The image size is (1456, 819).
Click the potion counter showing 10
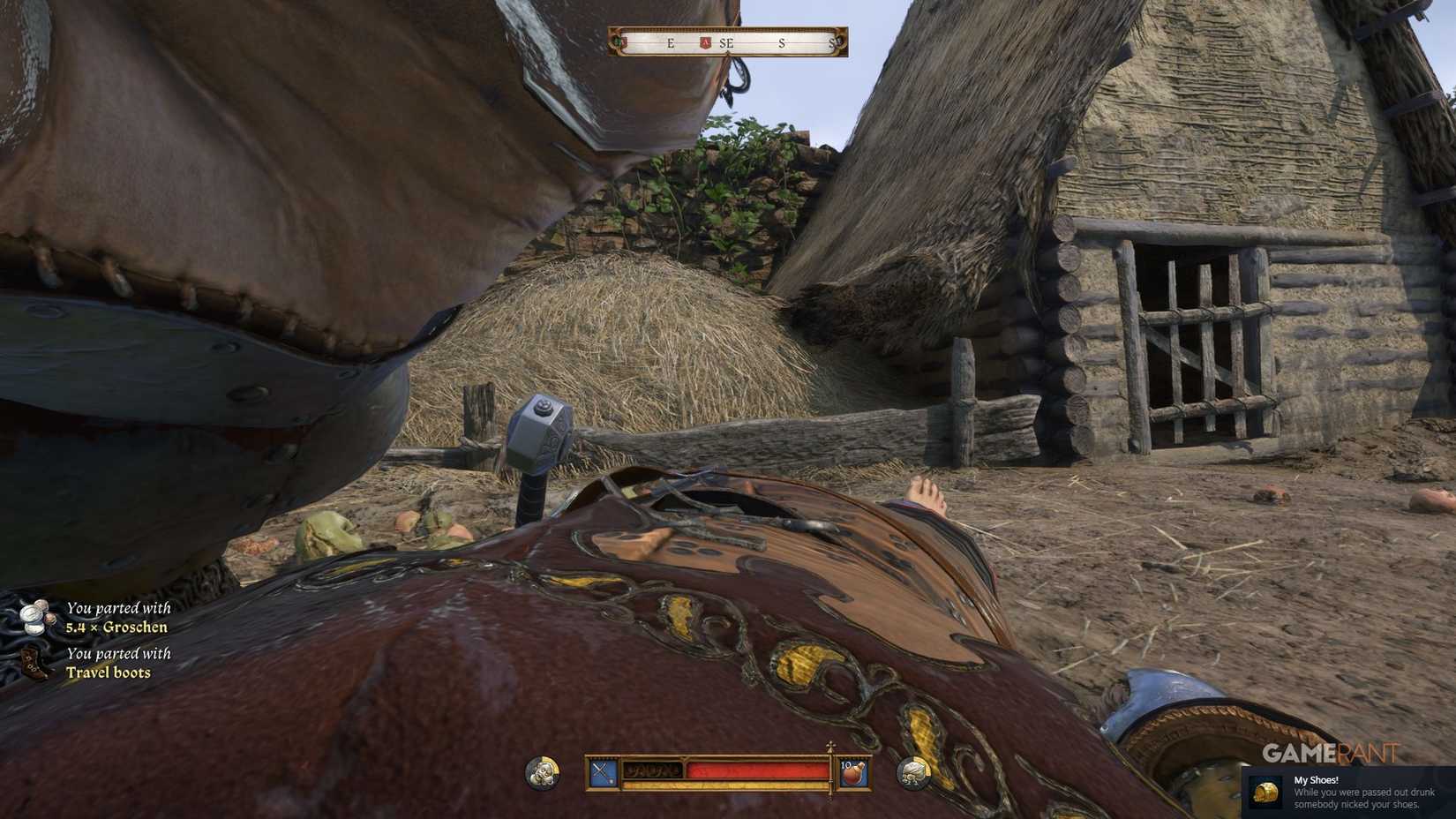coord(845,765)
